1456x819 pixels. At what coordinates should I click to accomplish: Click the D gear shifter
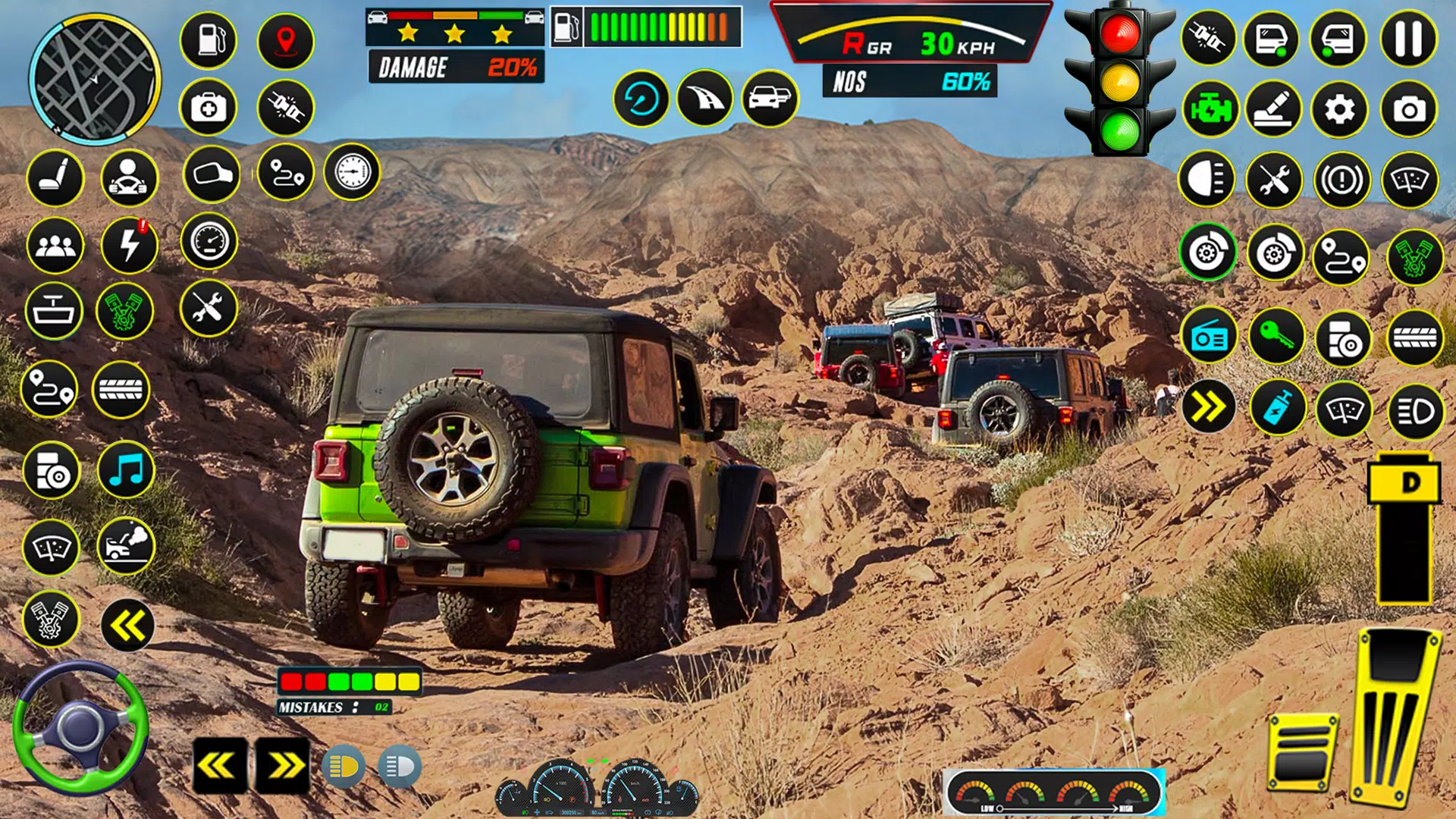point(1404,484)
